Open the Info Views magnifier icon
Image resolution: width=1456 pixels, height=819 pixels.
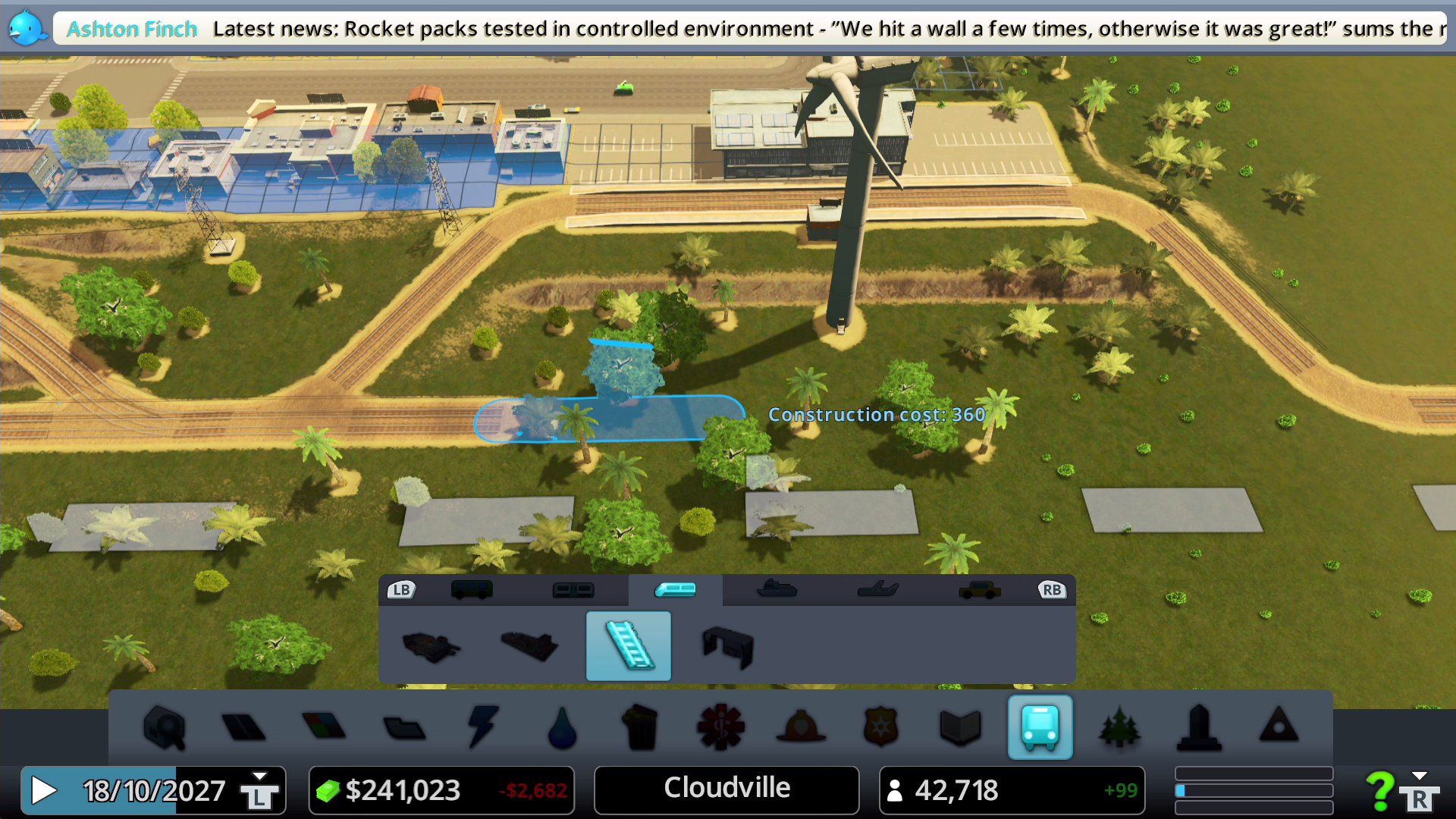pyautogui.click(x=163, y=728)
